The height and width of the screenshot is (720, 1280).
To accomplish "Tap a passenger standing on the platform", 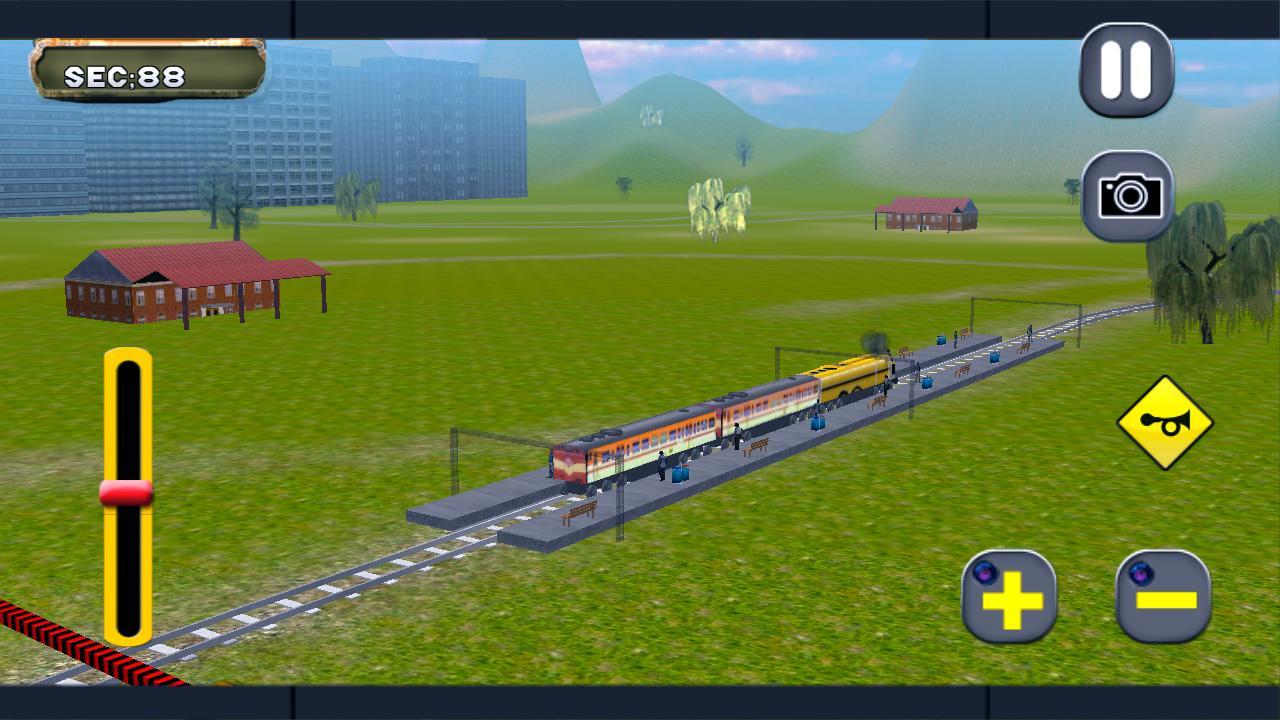I will pyautogui.click(x=661, y=464).
